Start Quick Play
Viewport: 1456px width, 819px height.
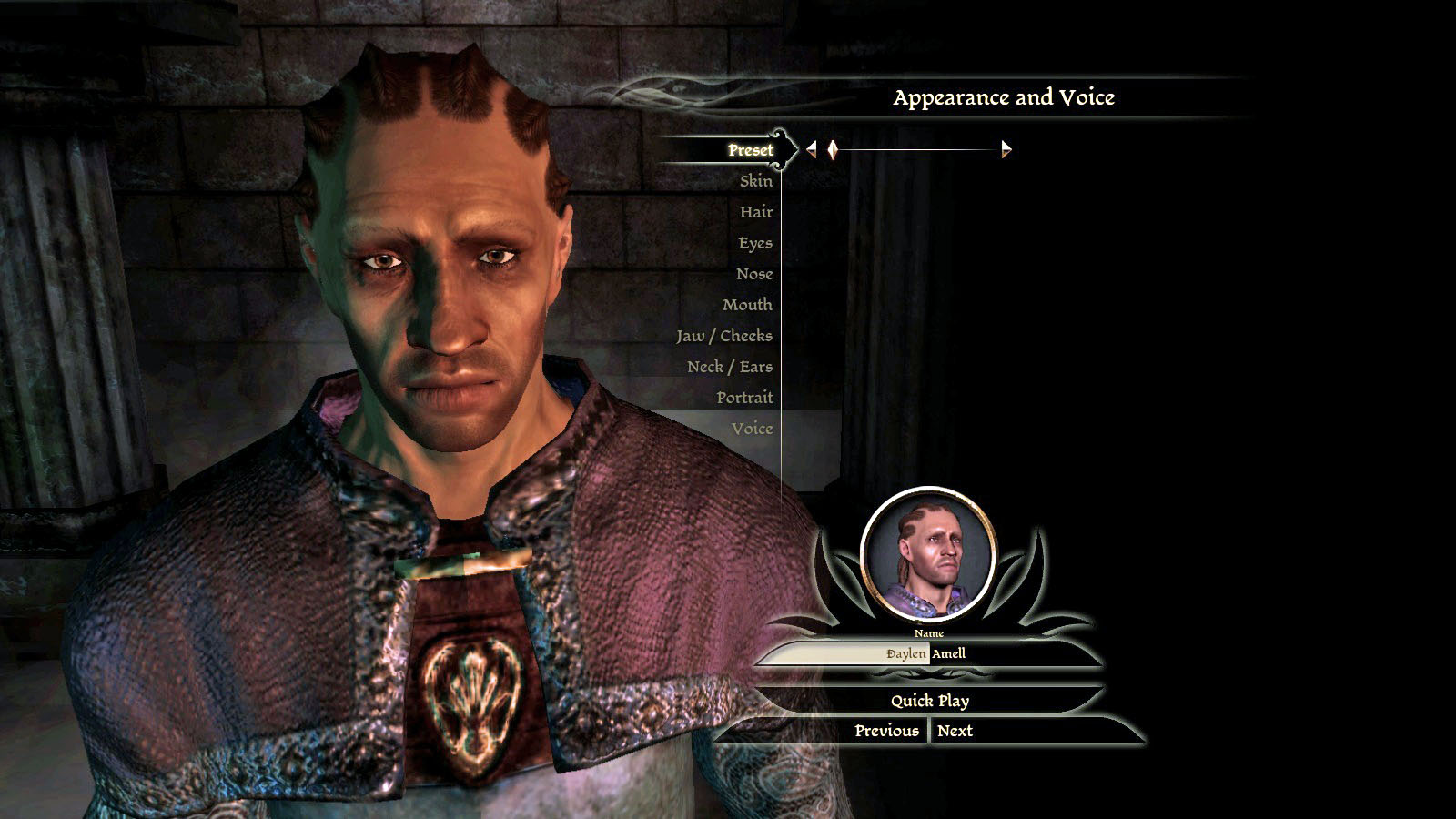(929, 701)
